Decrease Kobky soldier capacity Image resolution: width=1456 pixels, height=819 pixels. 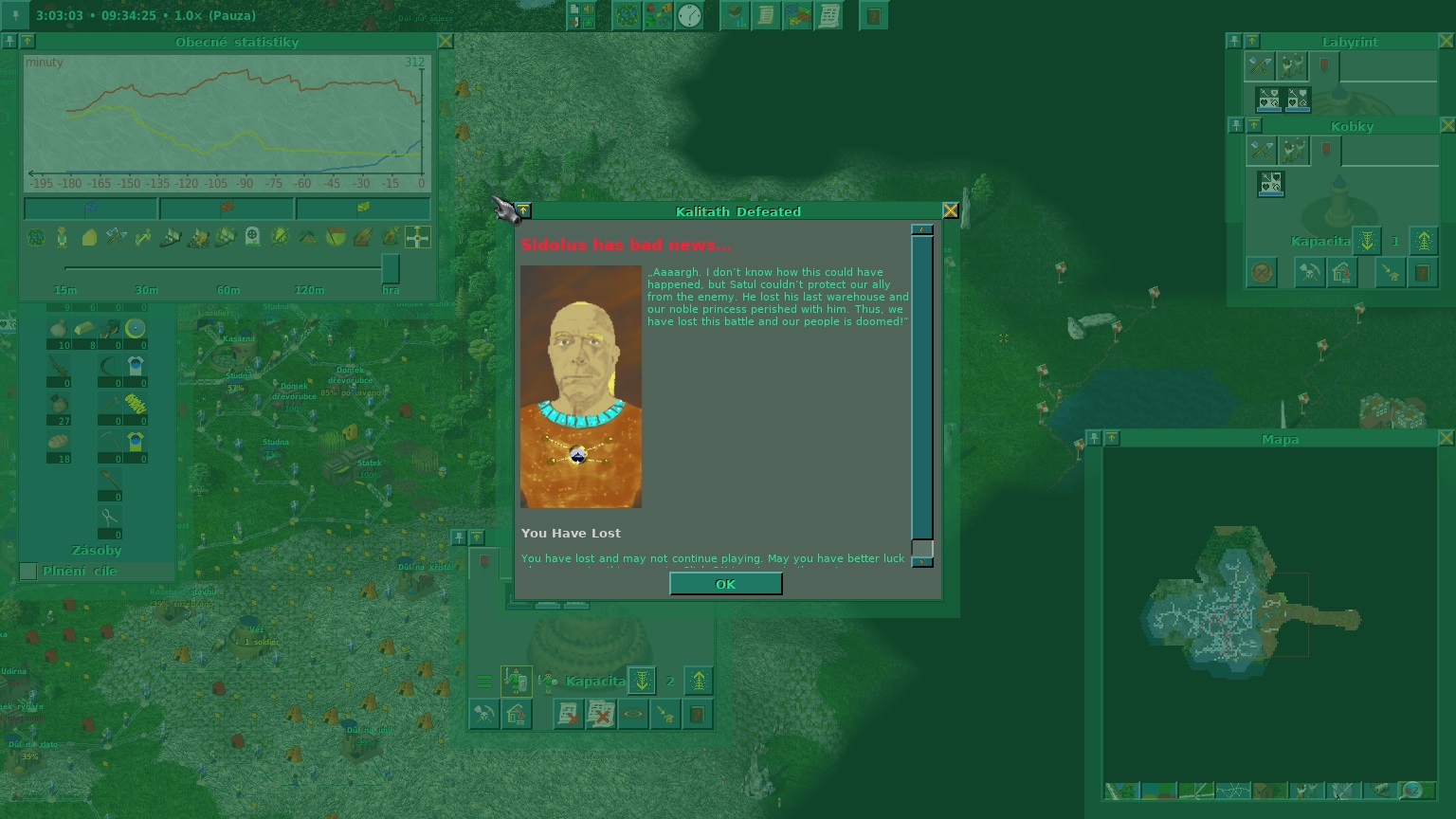tap(1366, 241)
